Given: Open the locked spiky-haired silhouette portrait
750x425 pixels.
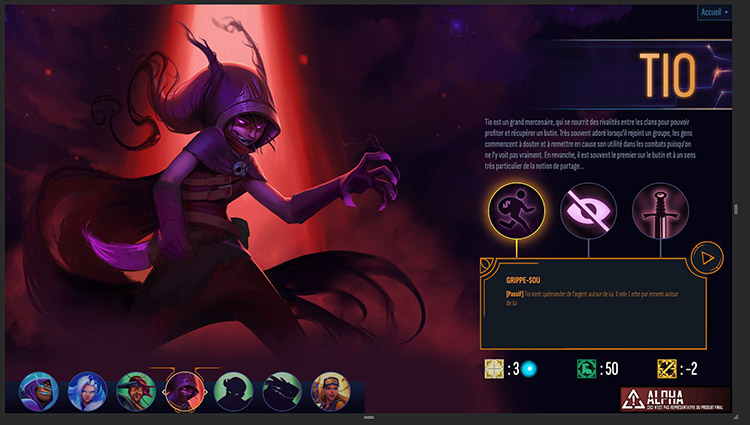Looking at the screenshot, I should pyautogui.click(x=233, y=391).
